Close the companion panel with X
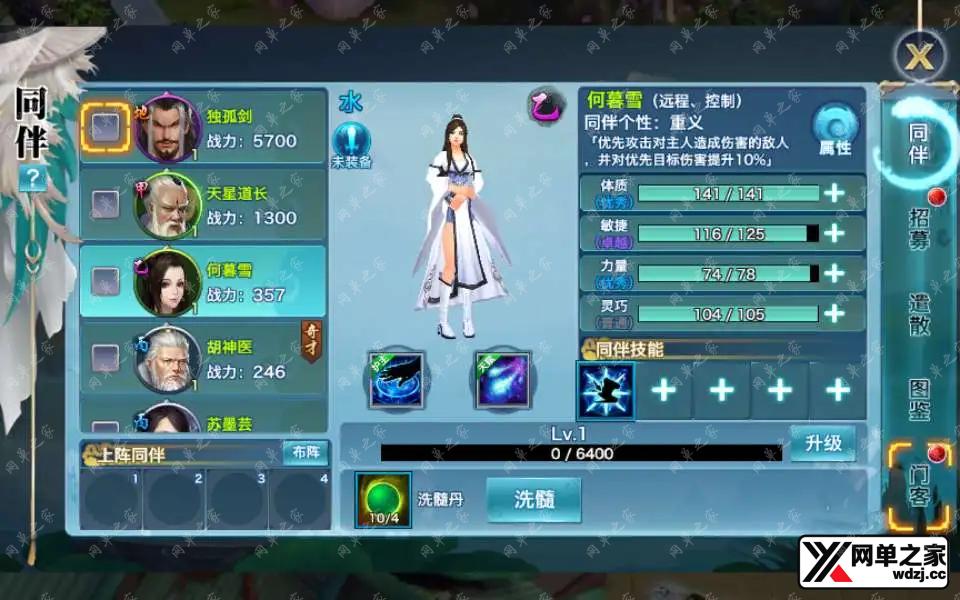The width and height of the screenshot is (960, 600). click(x=918, y=56)
